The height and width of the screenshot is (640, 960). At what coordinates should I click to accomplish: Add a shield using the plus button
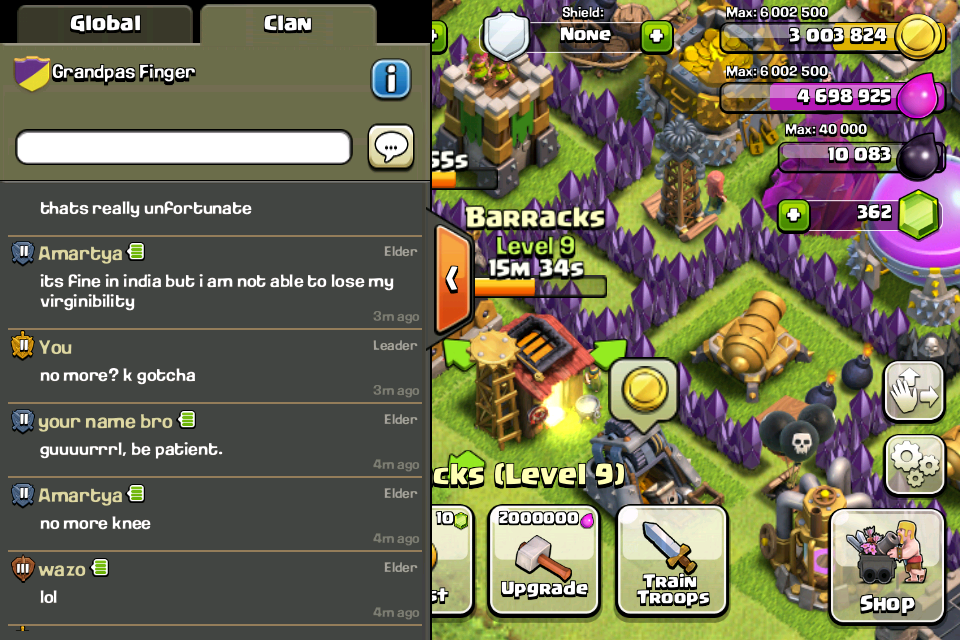(656, 37)
